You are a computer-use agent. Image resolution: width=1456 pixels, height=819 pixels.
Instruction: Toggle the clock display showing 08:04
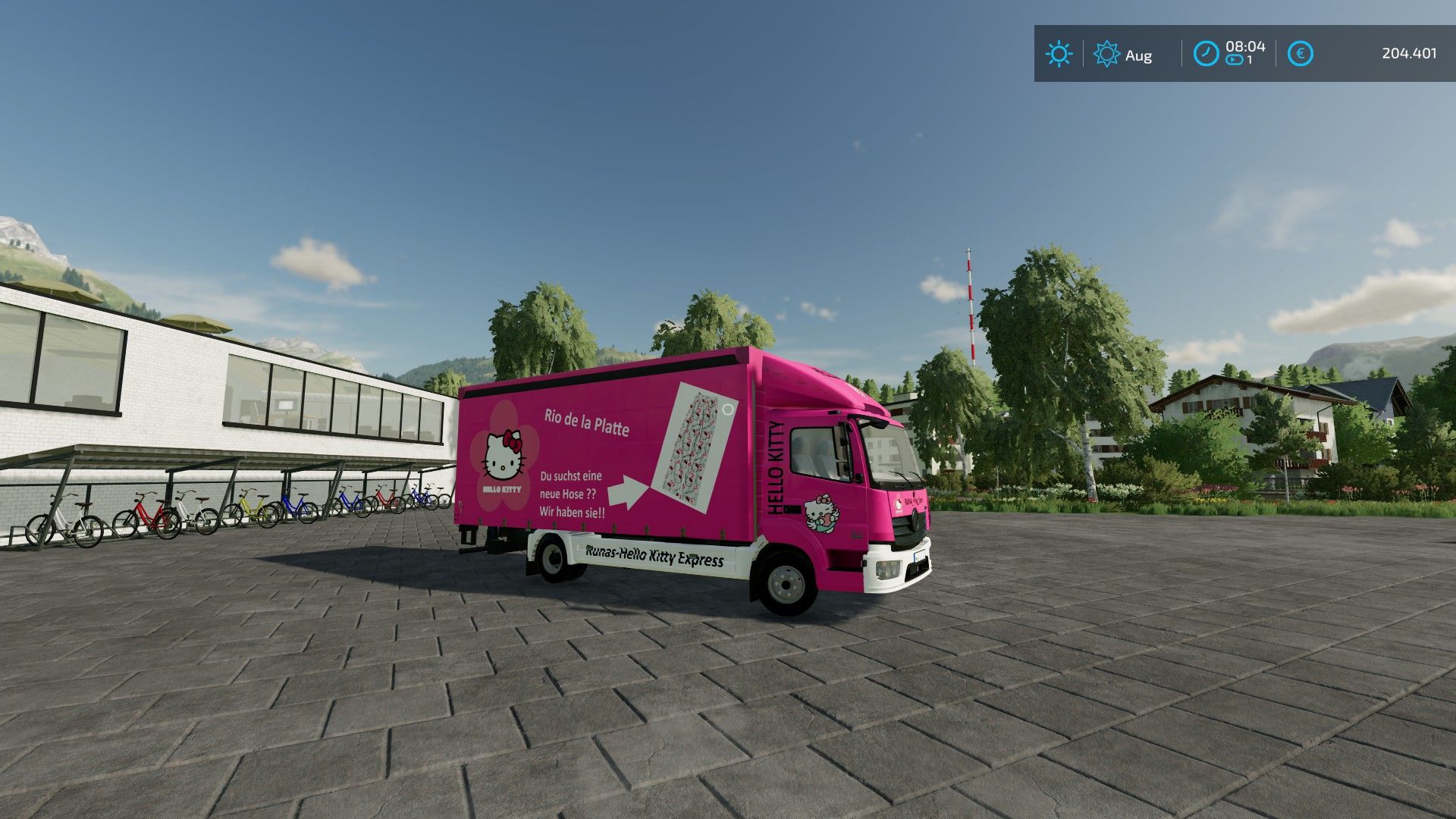click(1244, 47)
